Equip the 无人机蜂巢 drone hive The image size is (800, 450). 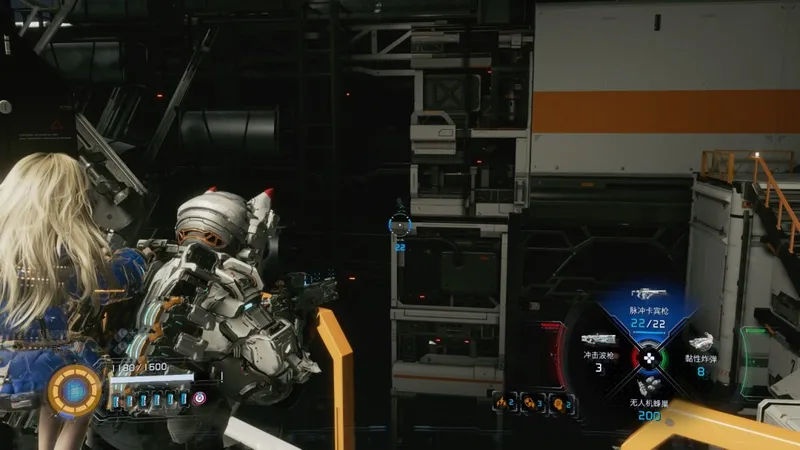[648, 390]
